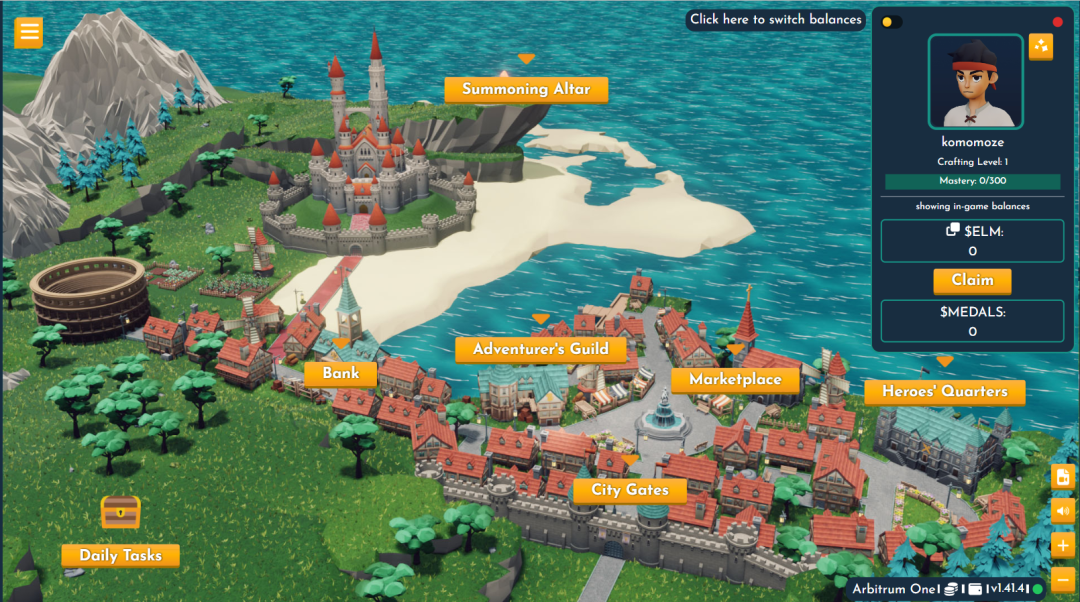
Task: Click the Daily Tasks treasure chest icon
Action: click(120, 513)
